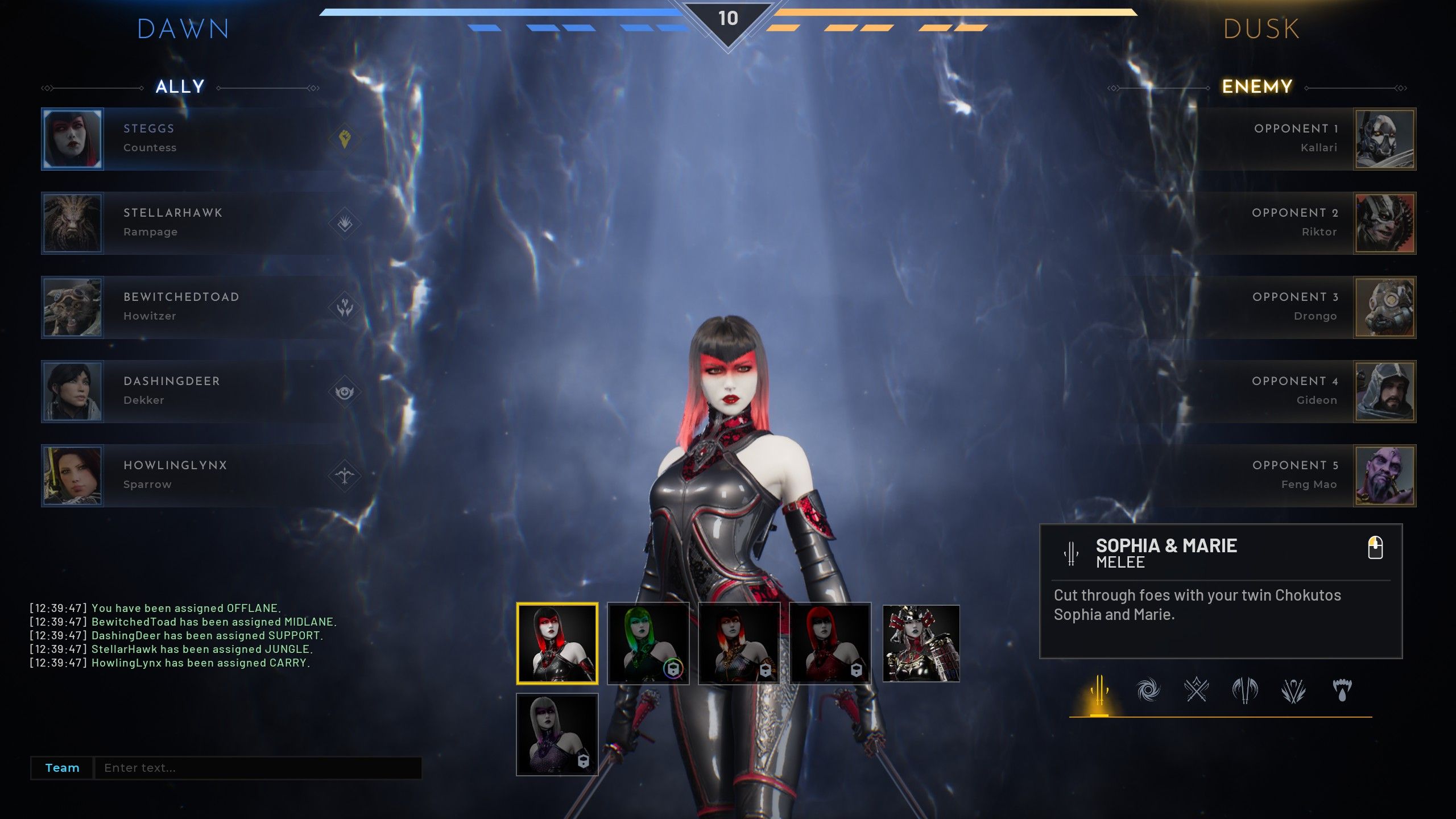Choose the all-red hair Countess skin
The height and width of the screenshot is (819, 1456).
click(830, 643)
